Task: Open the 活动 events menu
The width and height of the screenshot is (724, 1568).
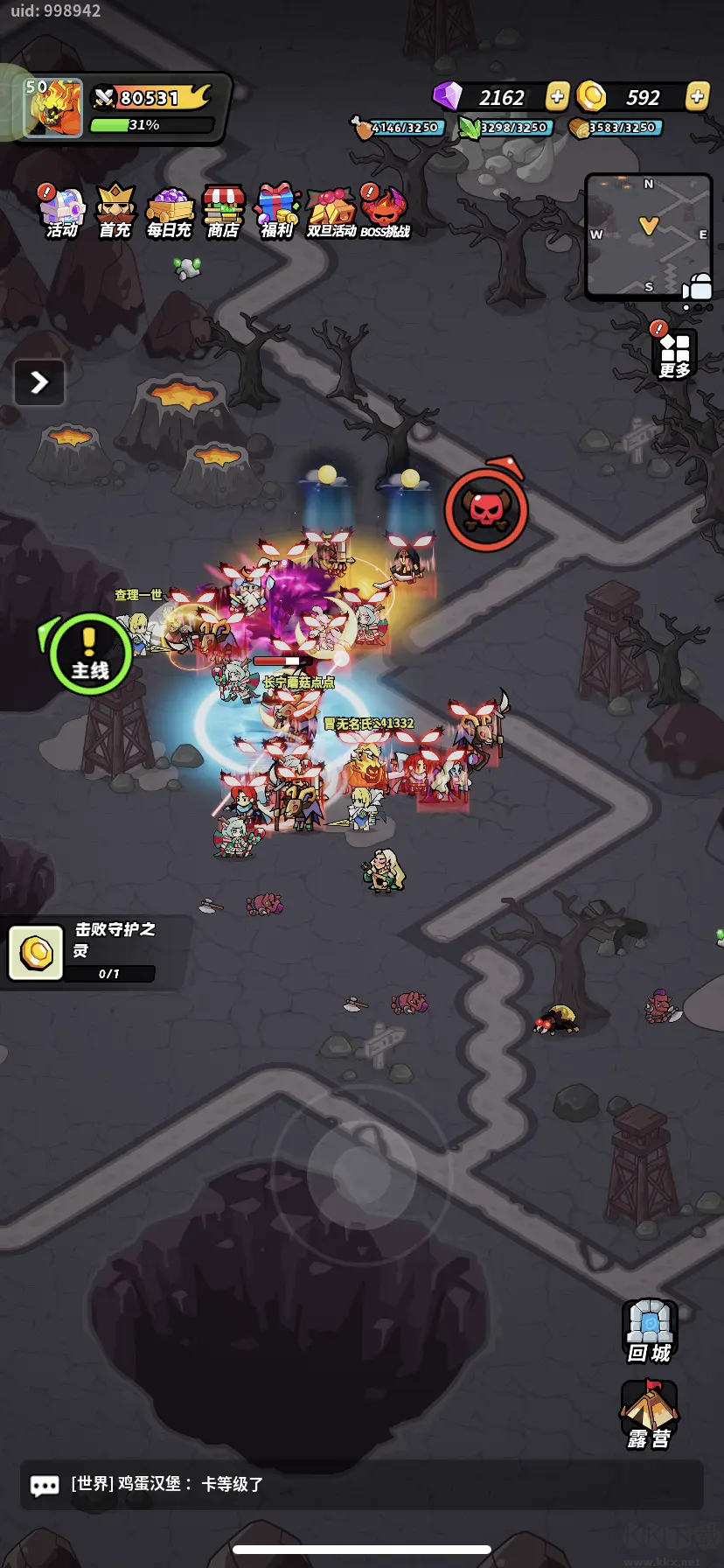Action: coord(61,213)
